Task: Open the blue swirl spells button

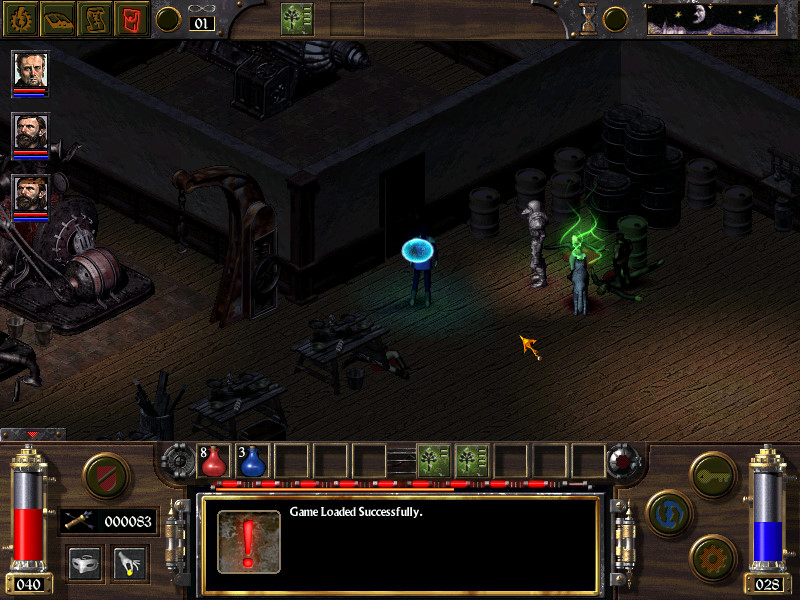Action: [x=667, y=510]
